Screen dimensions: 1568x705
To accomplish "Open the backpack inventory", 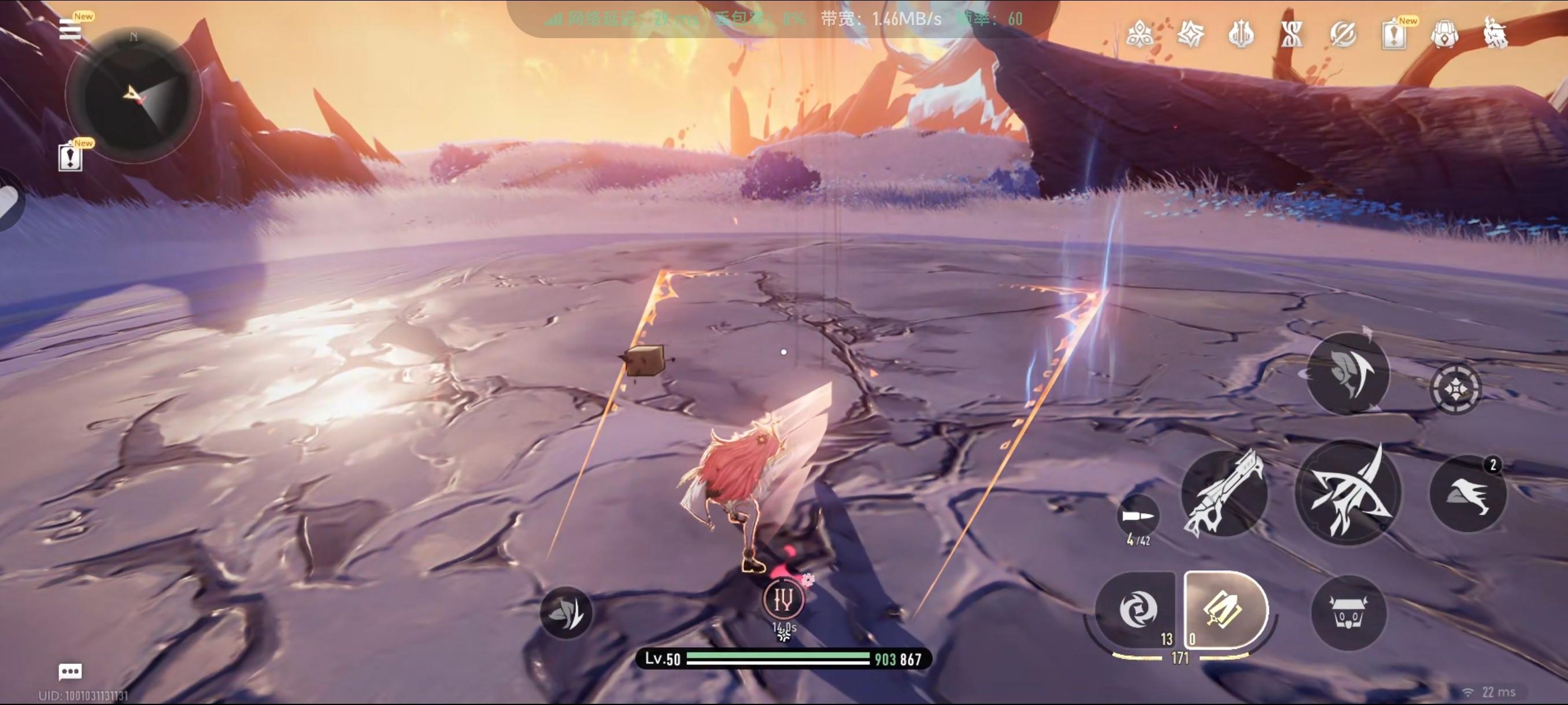I will point(1444,35).
